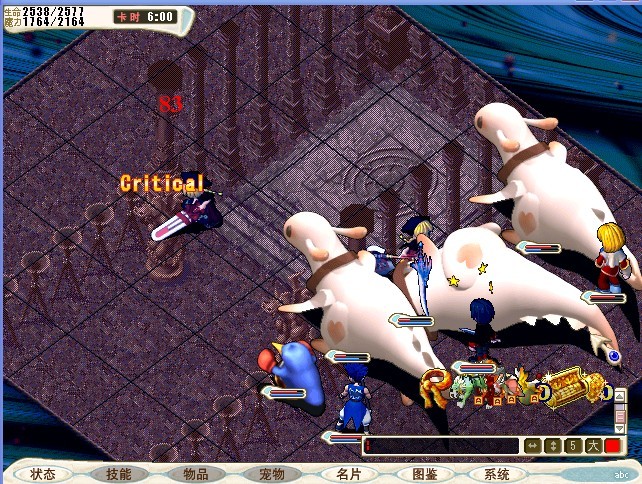Toggle the 大 large font button
Viewport: 642px width, 484px height.
591,446
